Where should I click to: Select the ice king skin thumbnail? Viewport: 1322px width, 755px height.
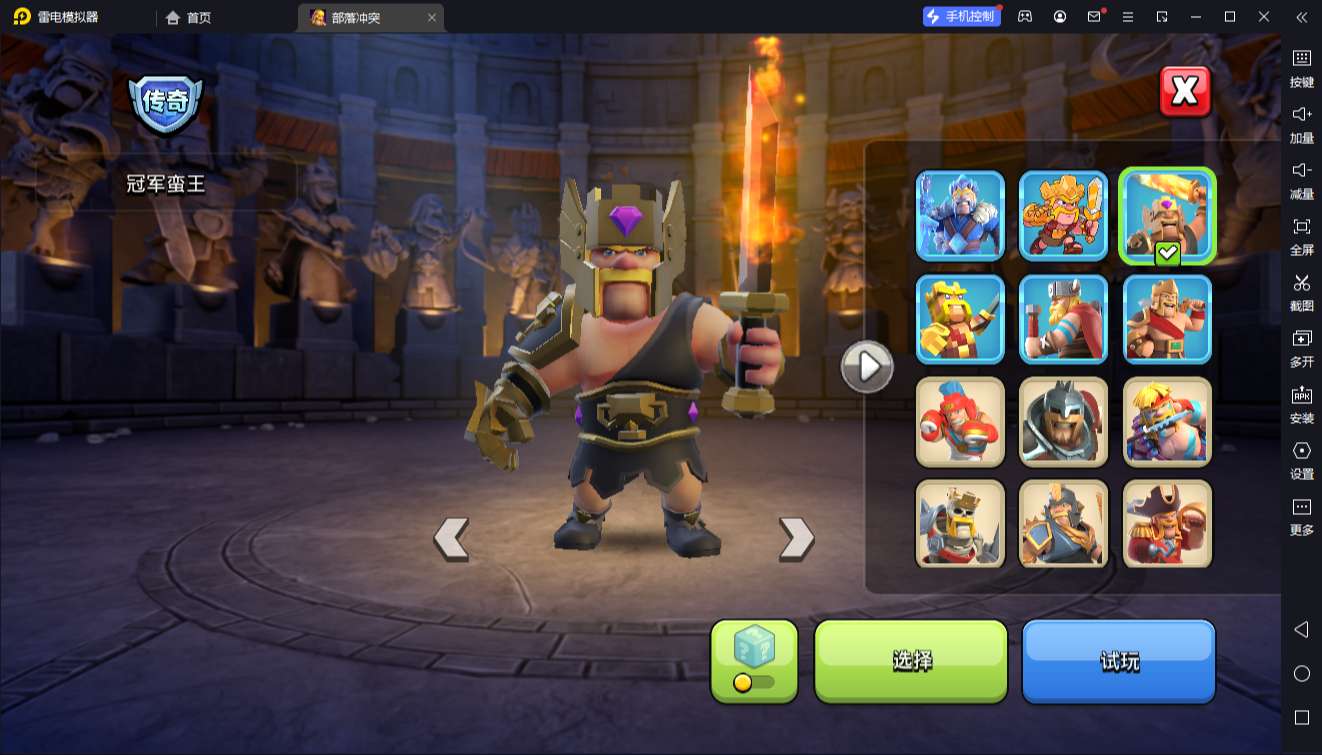pyautogui.click(x=960, y=215)
